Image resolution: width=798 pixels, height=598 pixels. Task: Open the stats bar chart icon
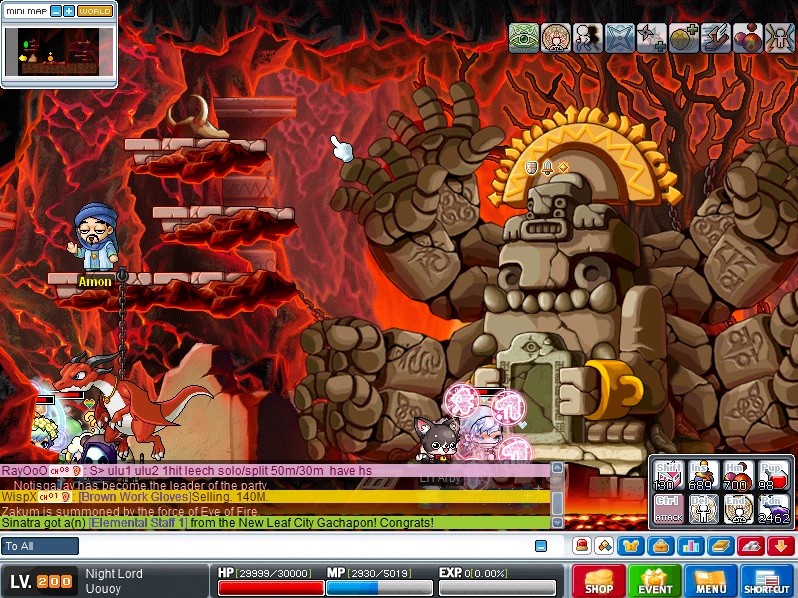click(x=689, y=546)
